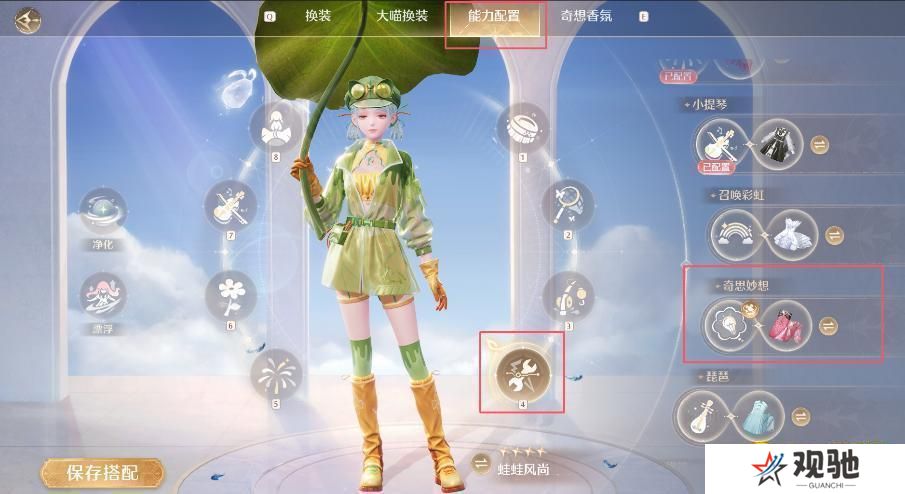This screenshot has height=494, width=905.
Task: Select the 净化 ability icon
Action: (x=104, y=212)
